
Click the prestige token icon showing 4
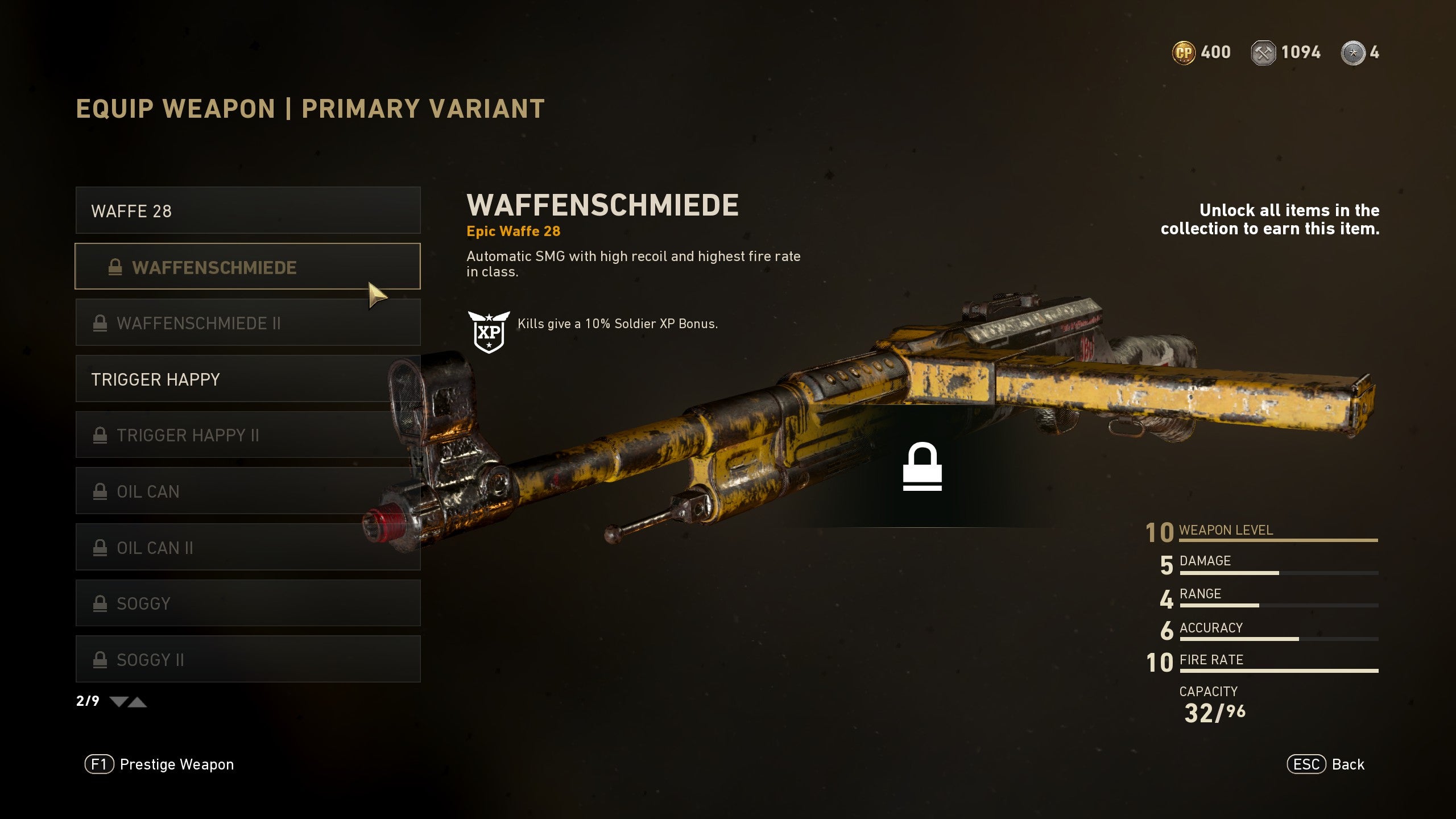[x=1354, y=52]
